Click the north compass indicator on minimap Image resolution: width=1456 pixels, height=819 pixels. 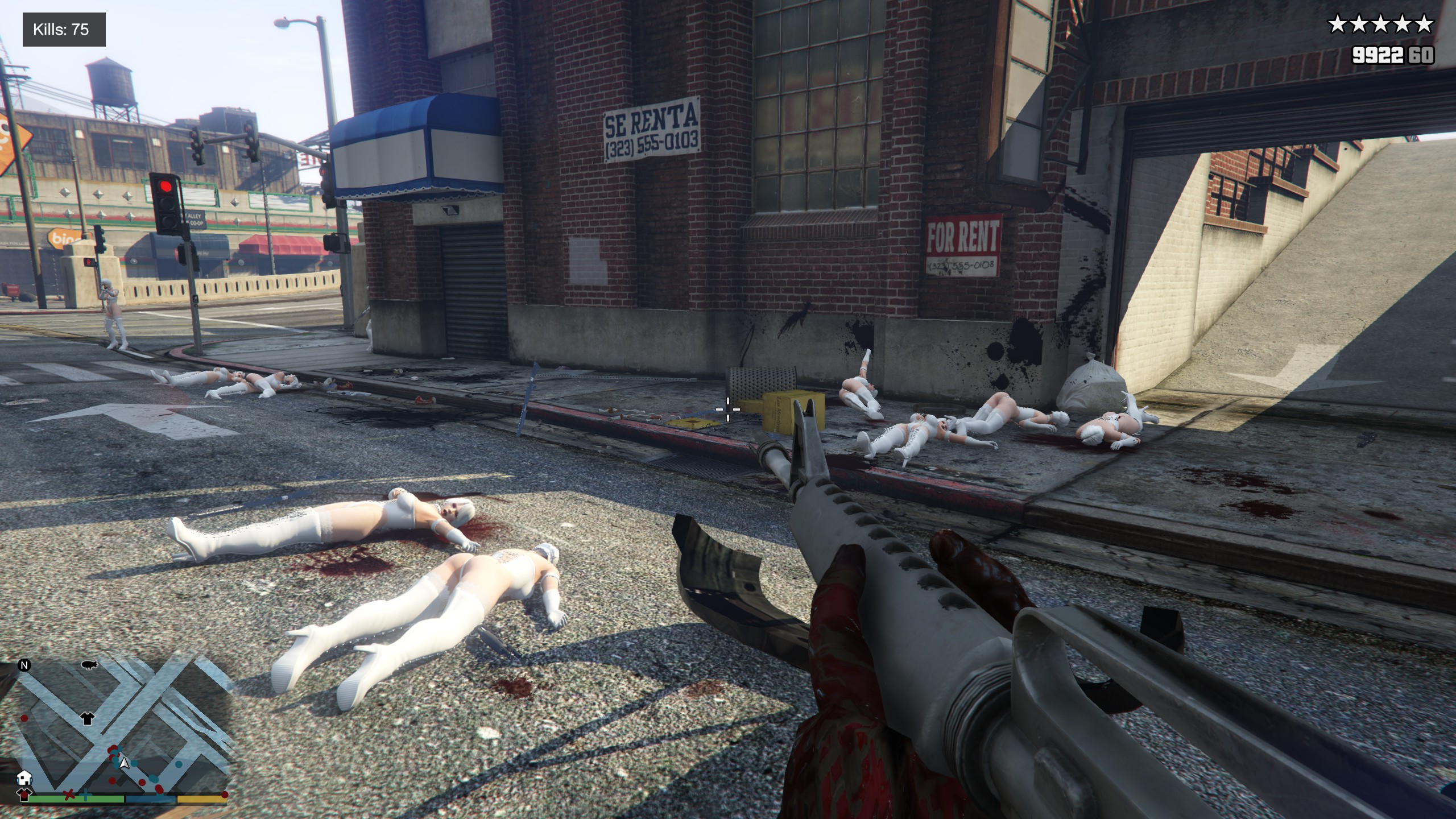coord(24,665)
